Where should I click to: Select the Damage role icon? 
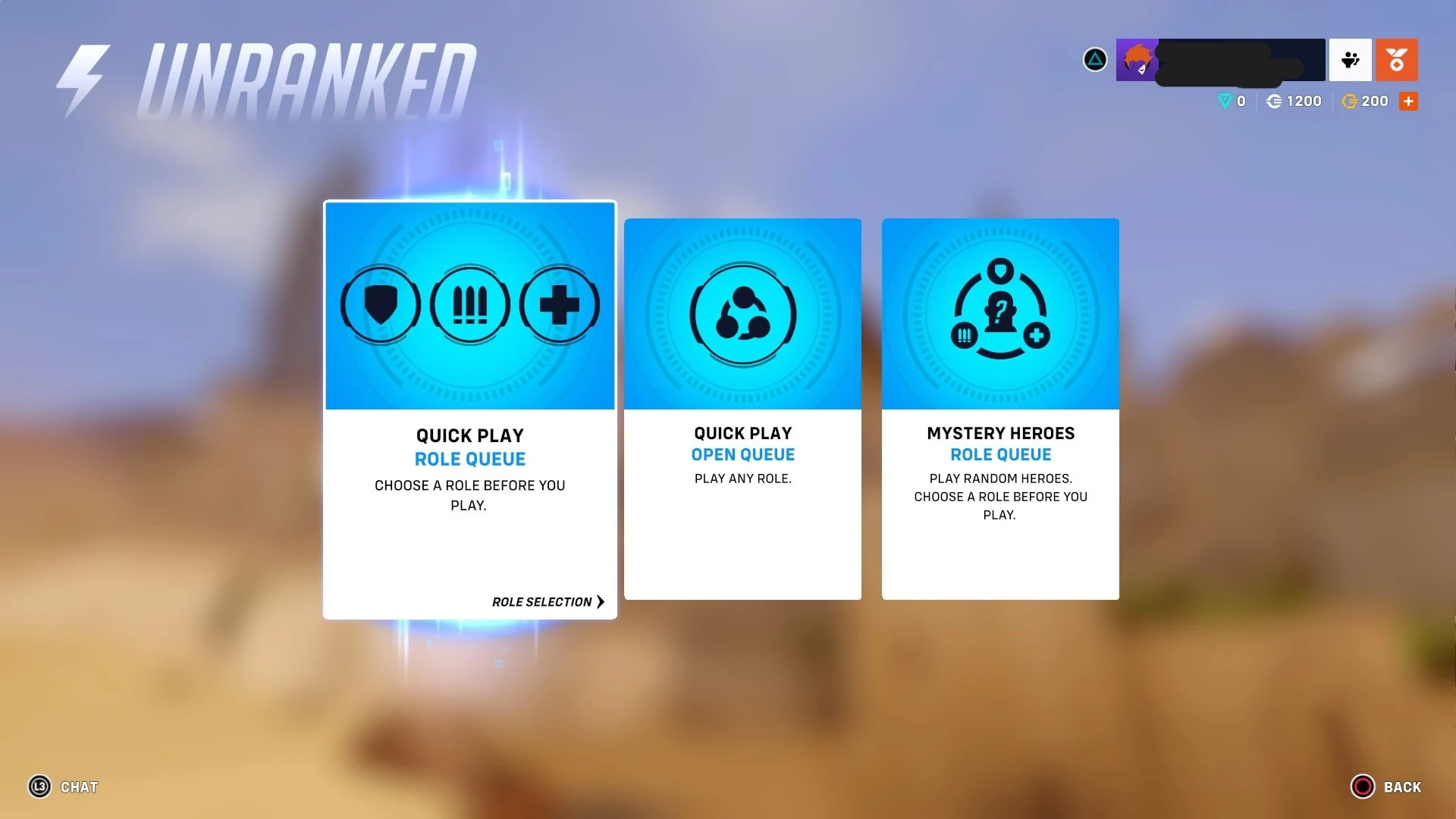469,305
